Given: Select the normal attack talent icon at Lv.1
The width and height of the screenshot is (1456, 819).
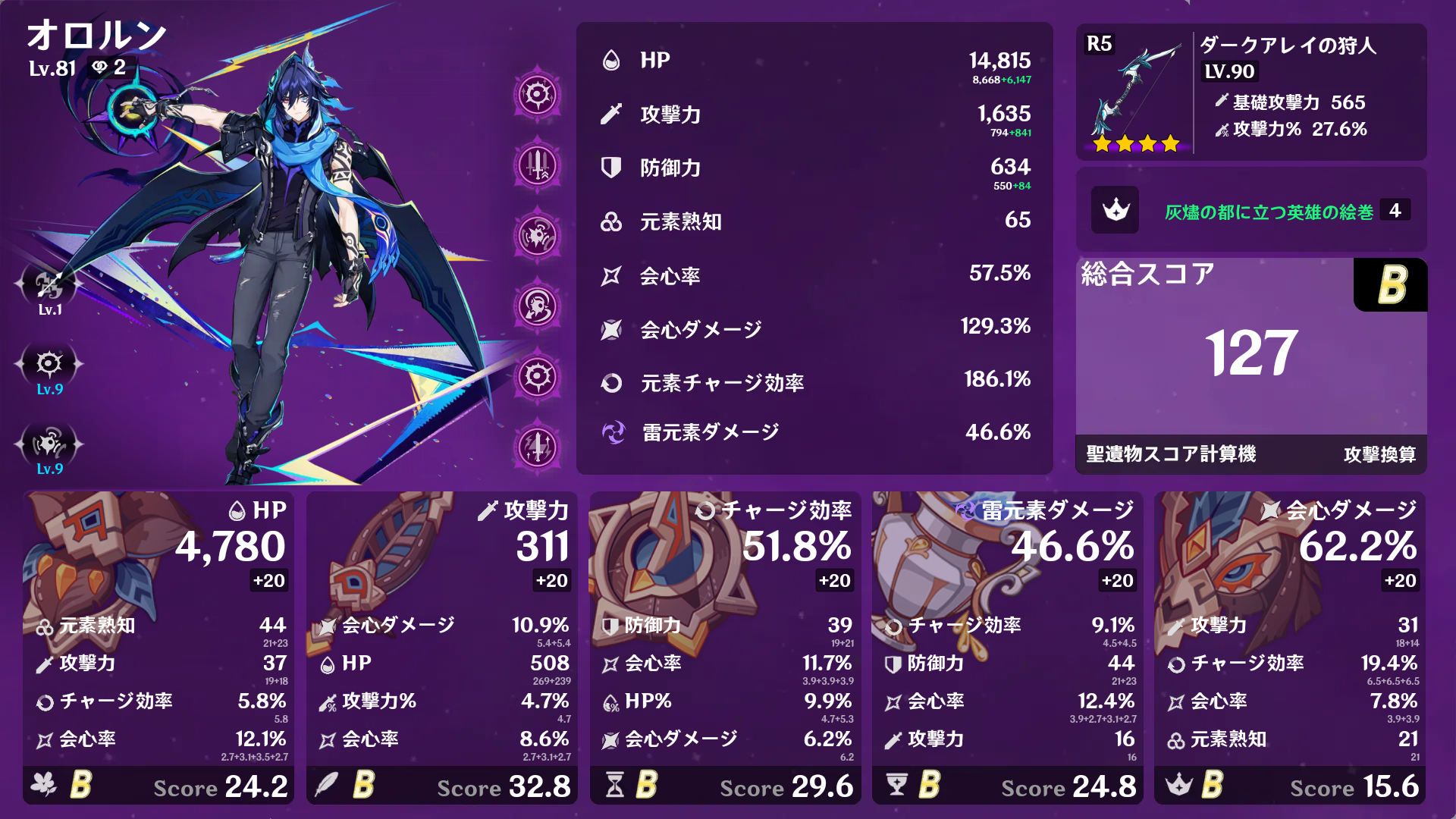Looking at the screenshot, I should pyautogui.click(x=49, y=287).
